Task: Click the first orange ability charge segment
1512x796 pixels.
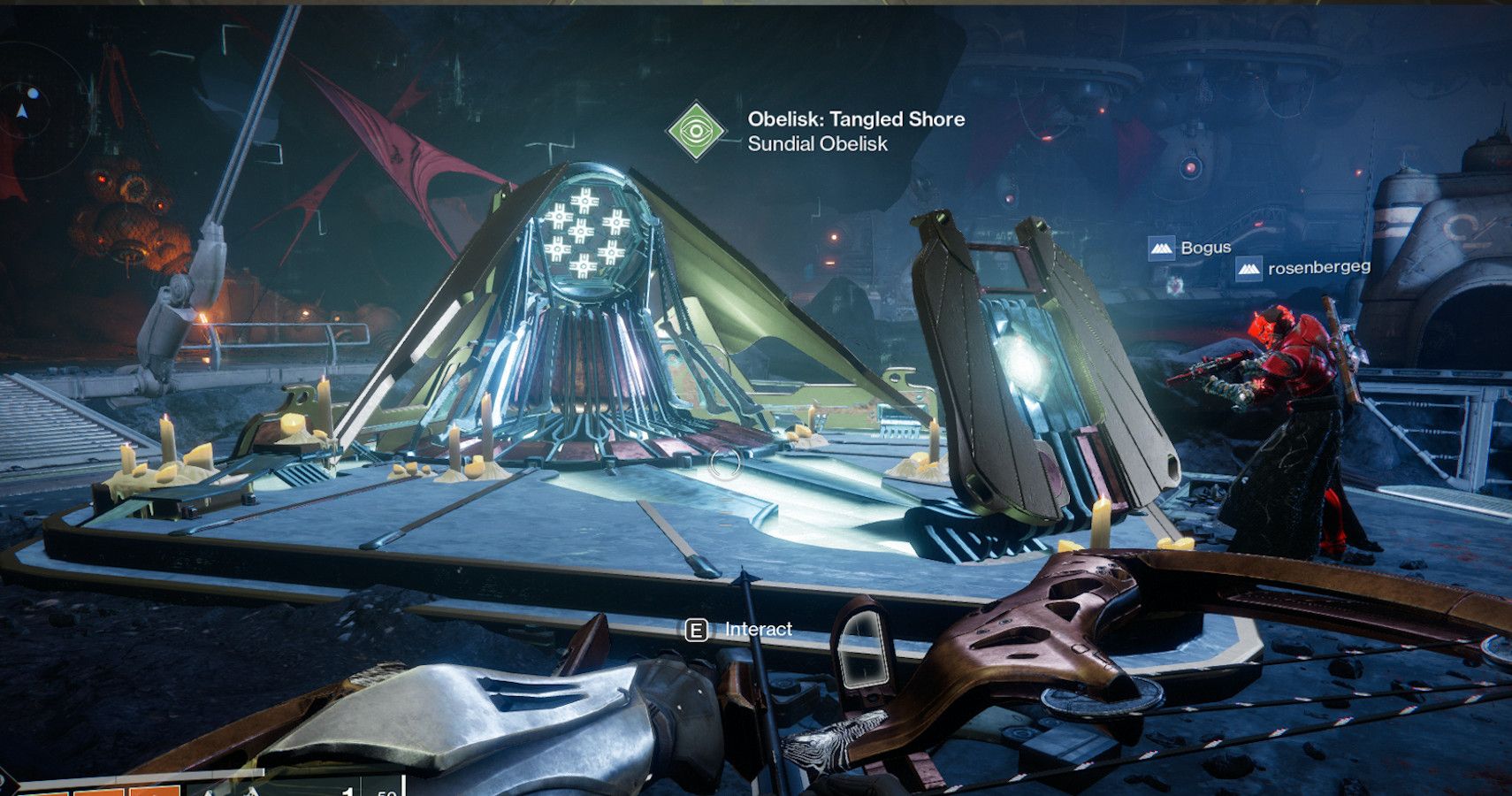Action: [44, 792]
